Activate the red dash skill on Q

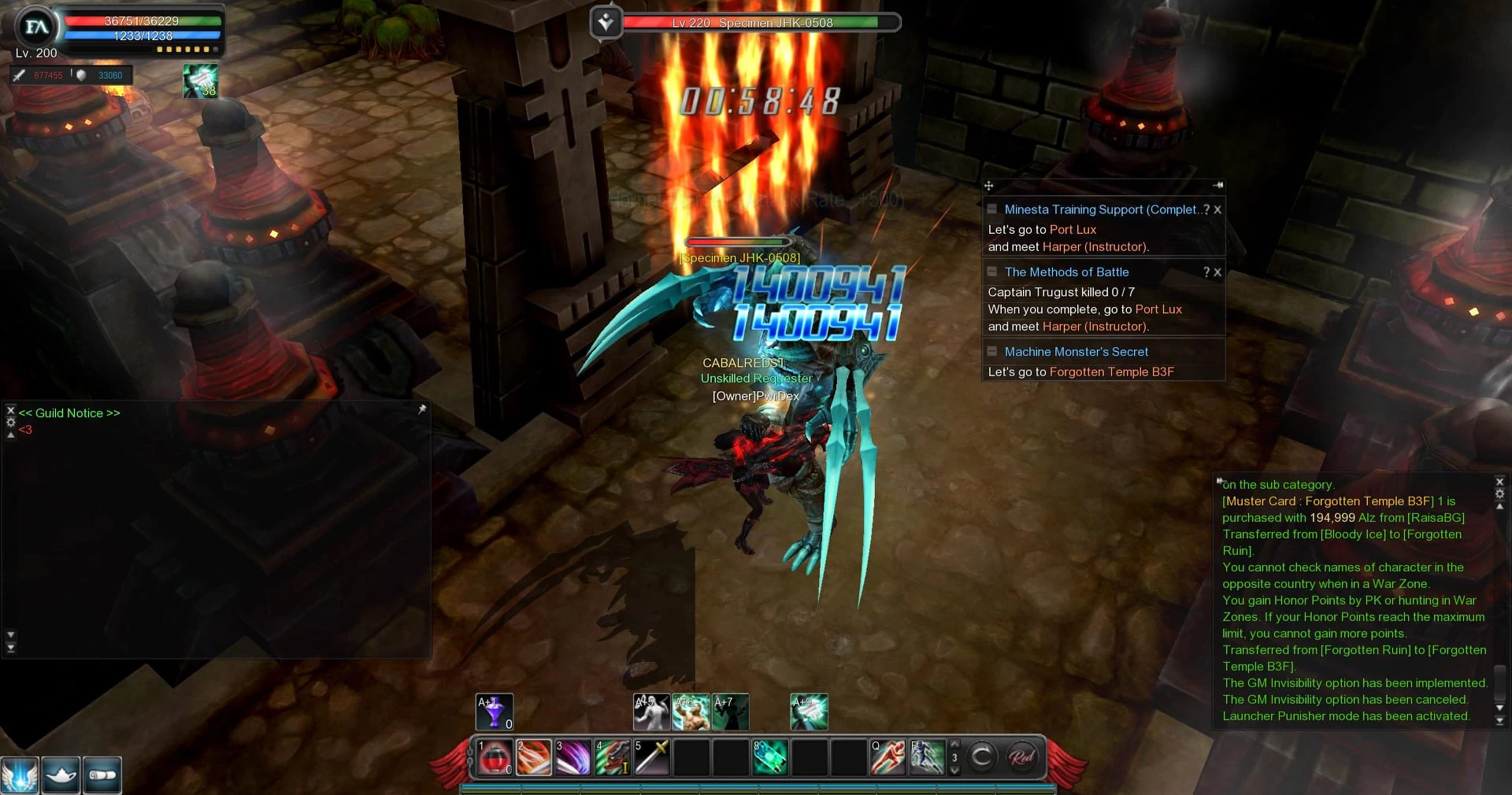click(888, 757)
